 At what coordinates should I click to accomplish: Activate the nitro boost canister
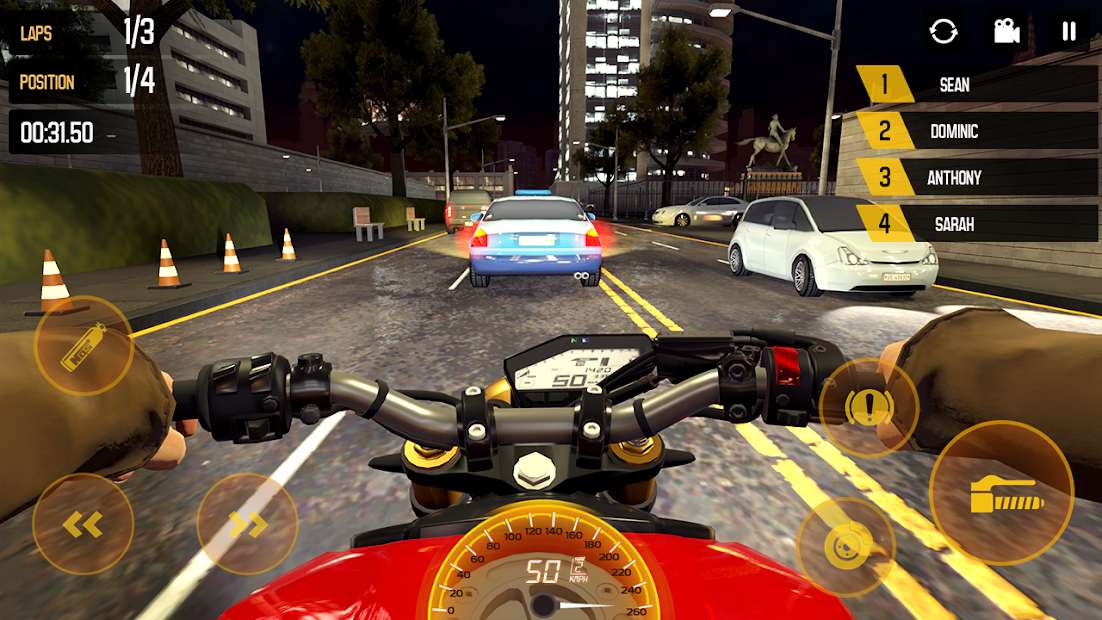coord(84,346)
